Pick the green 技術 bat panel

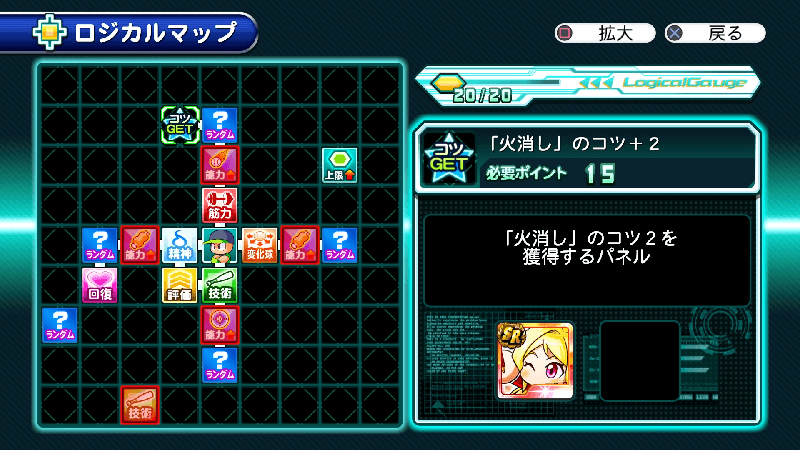point(220,285)
